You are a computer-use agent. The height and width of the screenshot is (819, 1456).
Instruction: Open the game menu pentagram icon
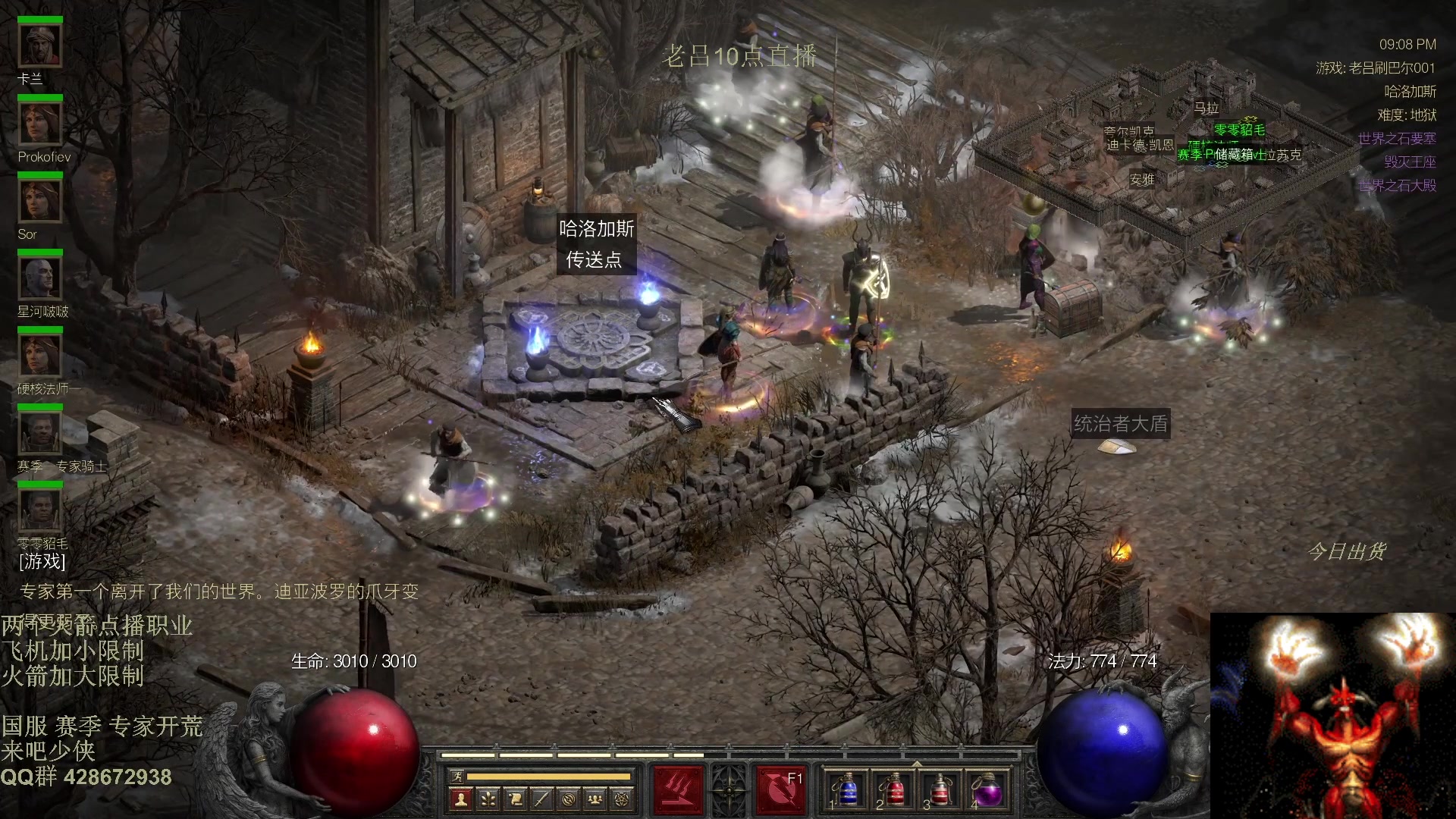[x=622, y=799]
